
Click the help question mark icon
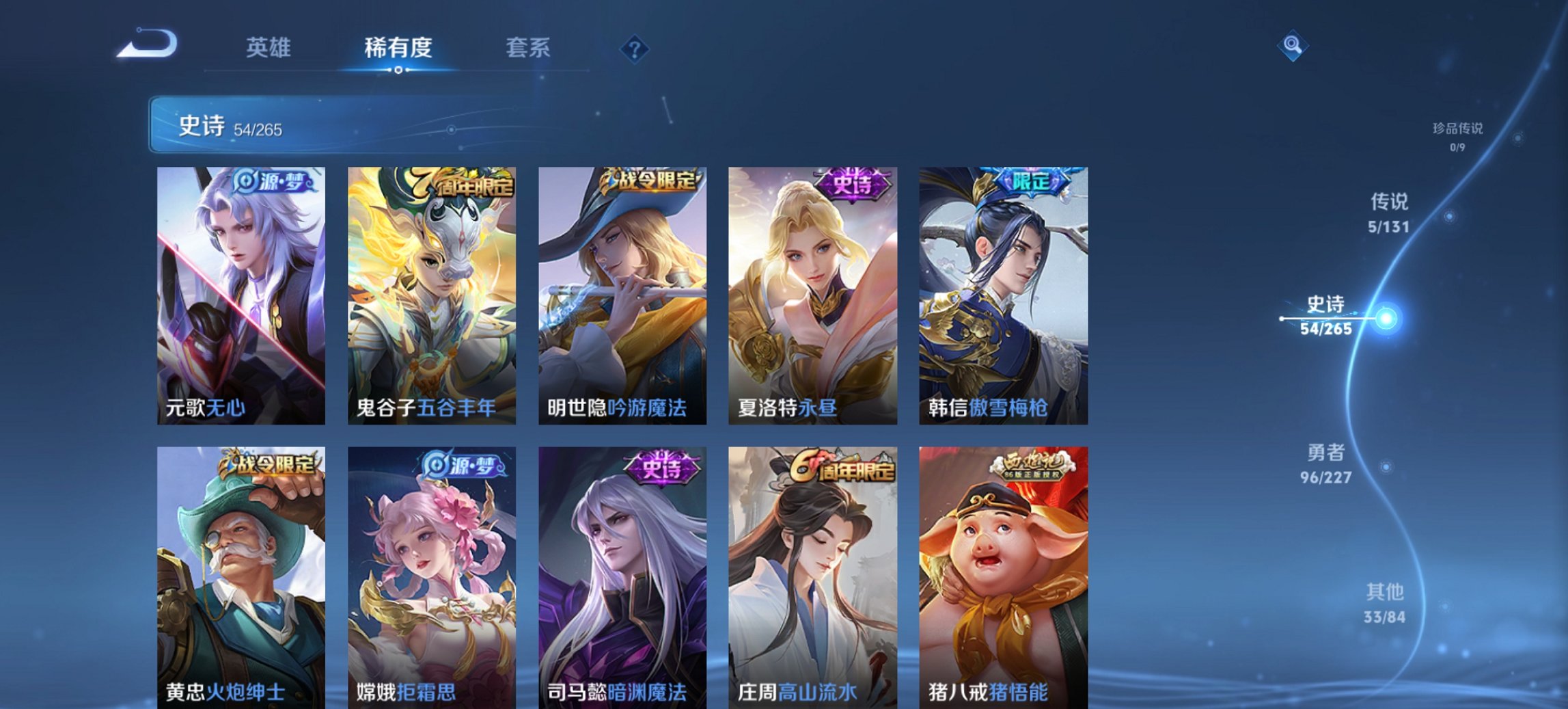[635, 48]
